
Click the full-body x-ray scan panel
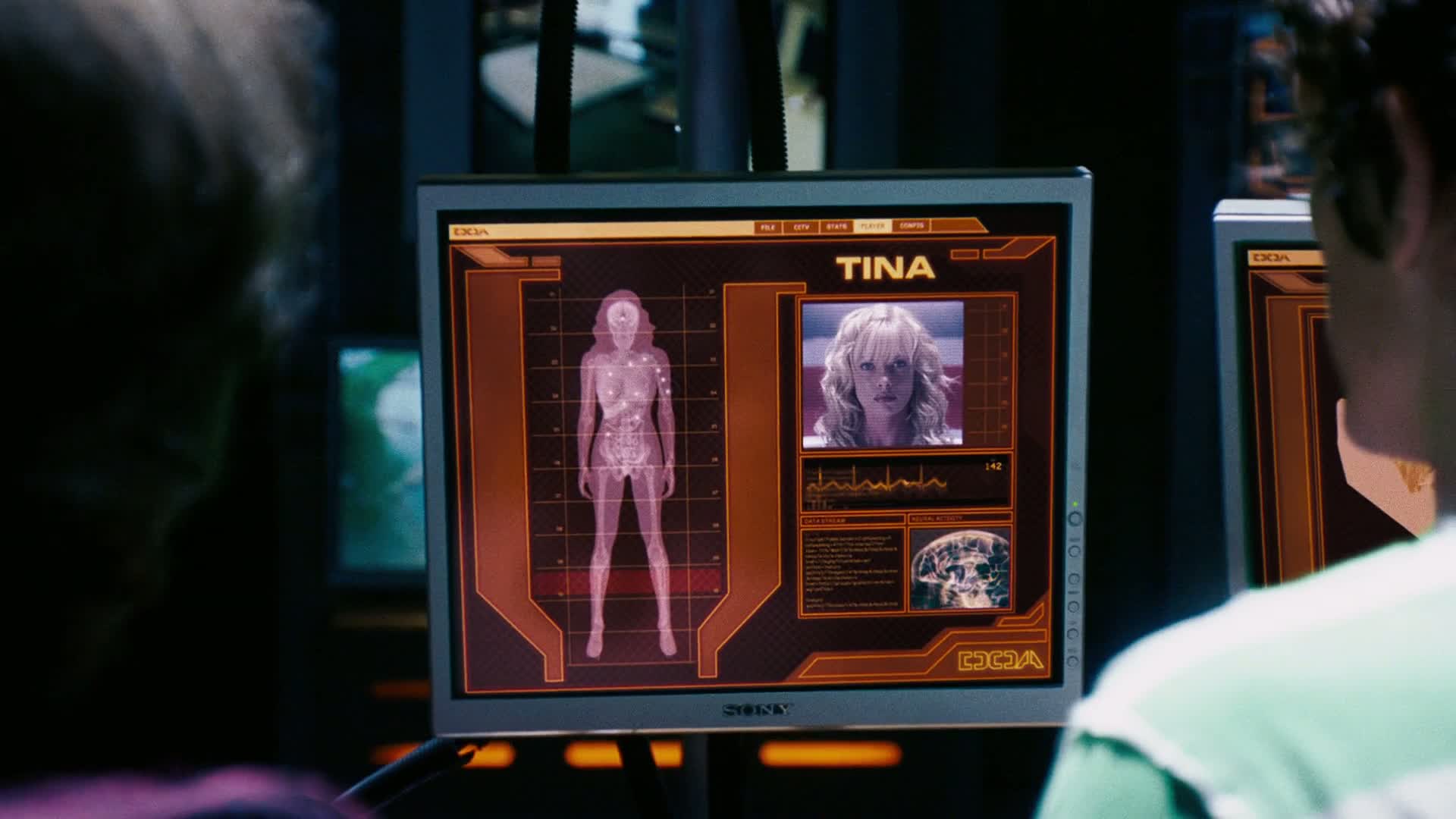point(627,474)
